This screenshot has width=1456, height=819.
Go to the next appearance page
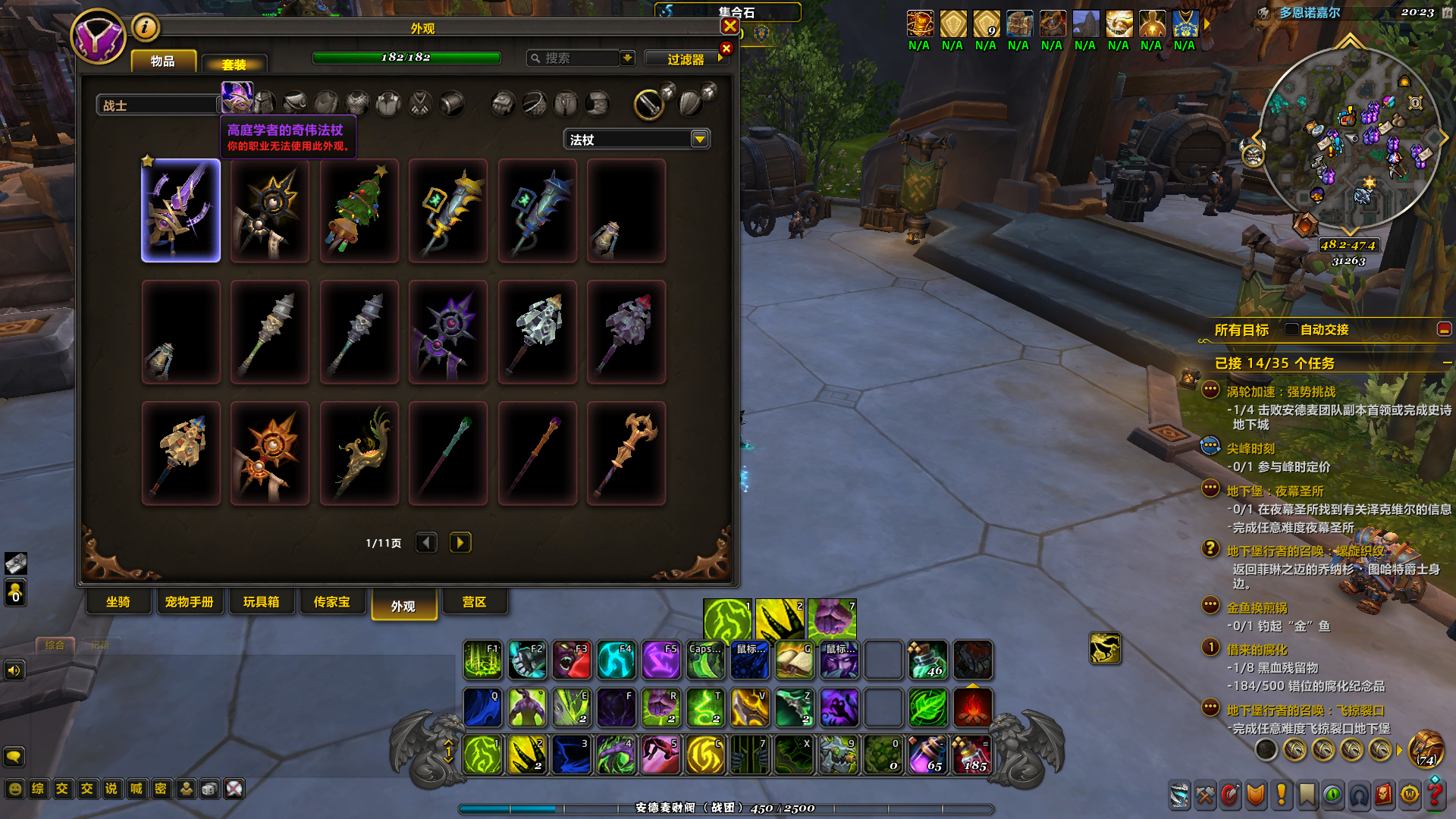click(x=460, y=543)
